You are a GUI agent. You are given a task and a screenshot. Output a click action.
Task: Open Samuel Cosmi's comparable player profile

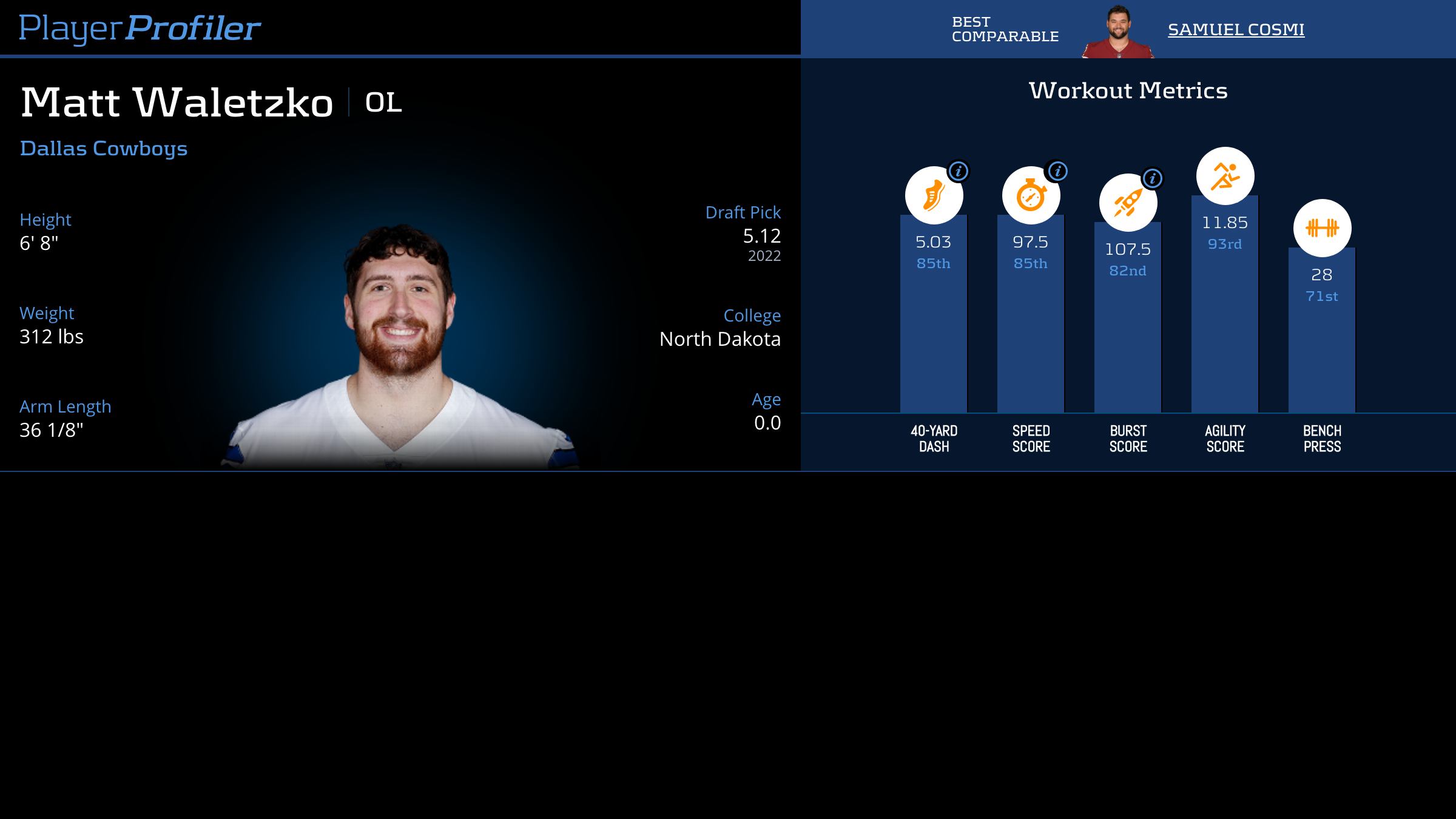pyautogui.click(x=1236, y=29)
